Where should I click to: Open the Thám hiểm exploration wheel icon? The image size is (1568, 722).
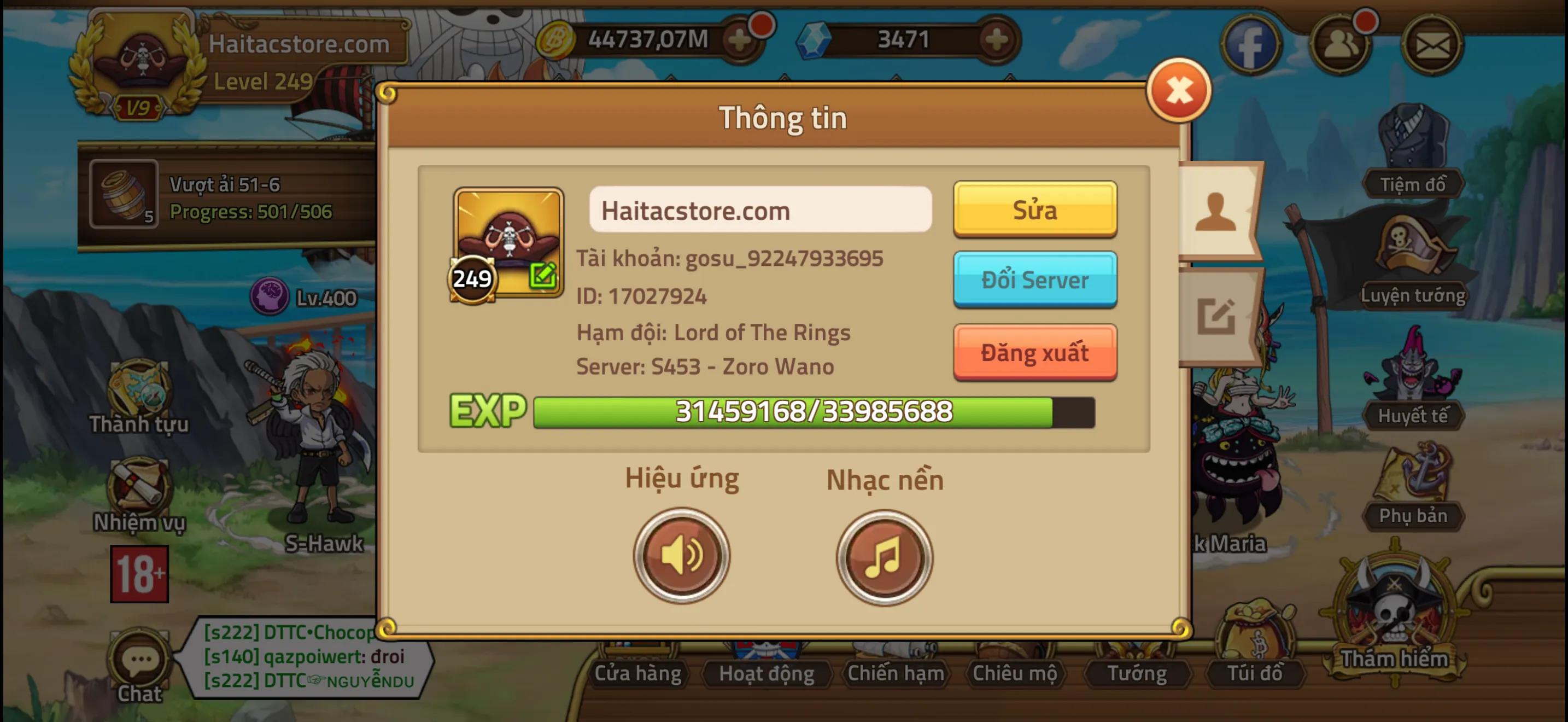1394,609
